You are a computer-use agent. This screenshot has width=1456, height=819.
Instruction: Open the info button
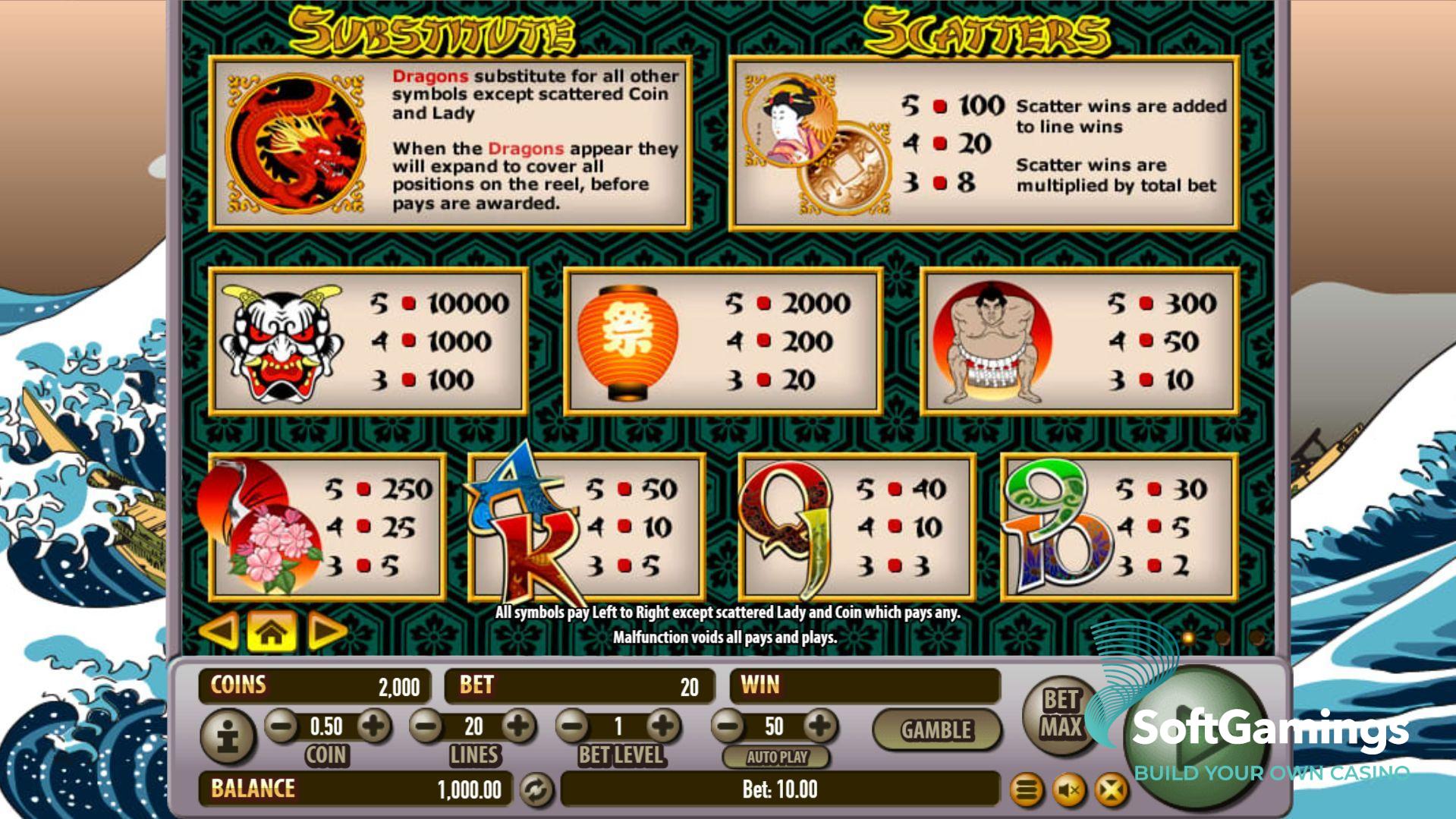pyautogui.click(x=227, y=736)
